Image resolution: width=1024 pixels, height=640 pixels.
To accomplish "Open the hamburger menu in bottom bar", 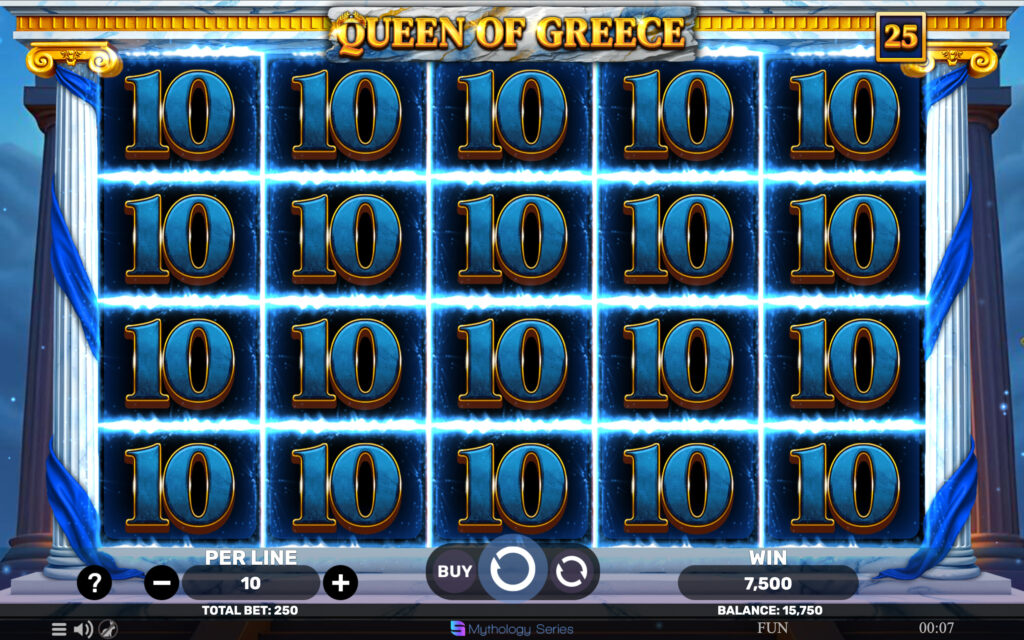I will tap(59, 629).
